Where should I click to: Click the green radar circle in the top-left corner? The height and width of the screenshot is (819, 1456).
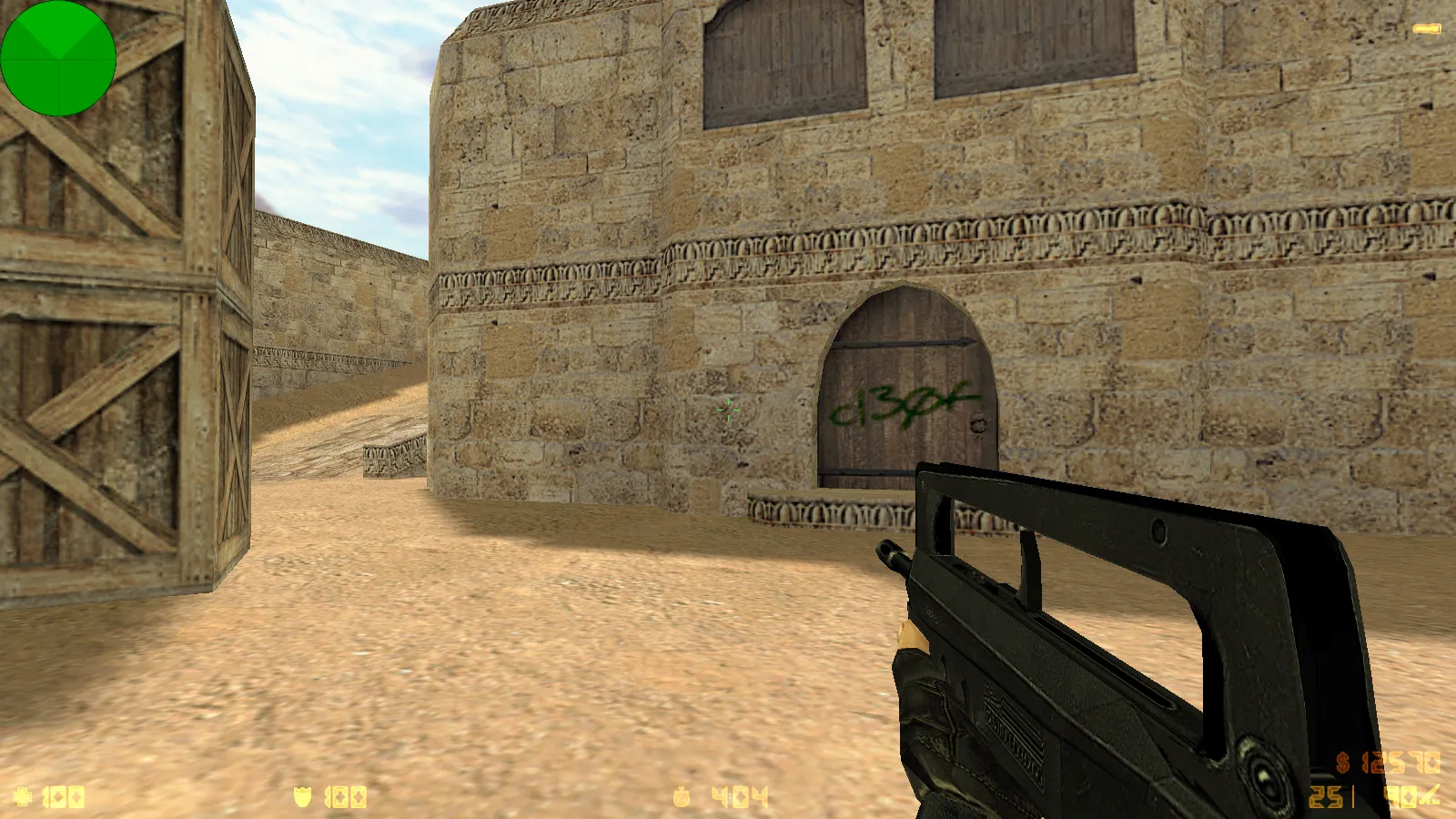57,57
